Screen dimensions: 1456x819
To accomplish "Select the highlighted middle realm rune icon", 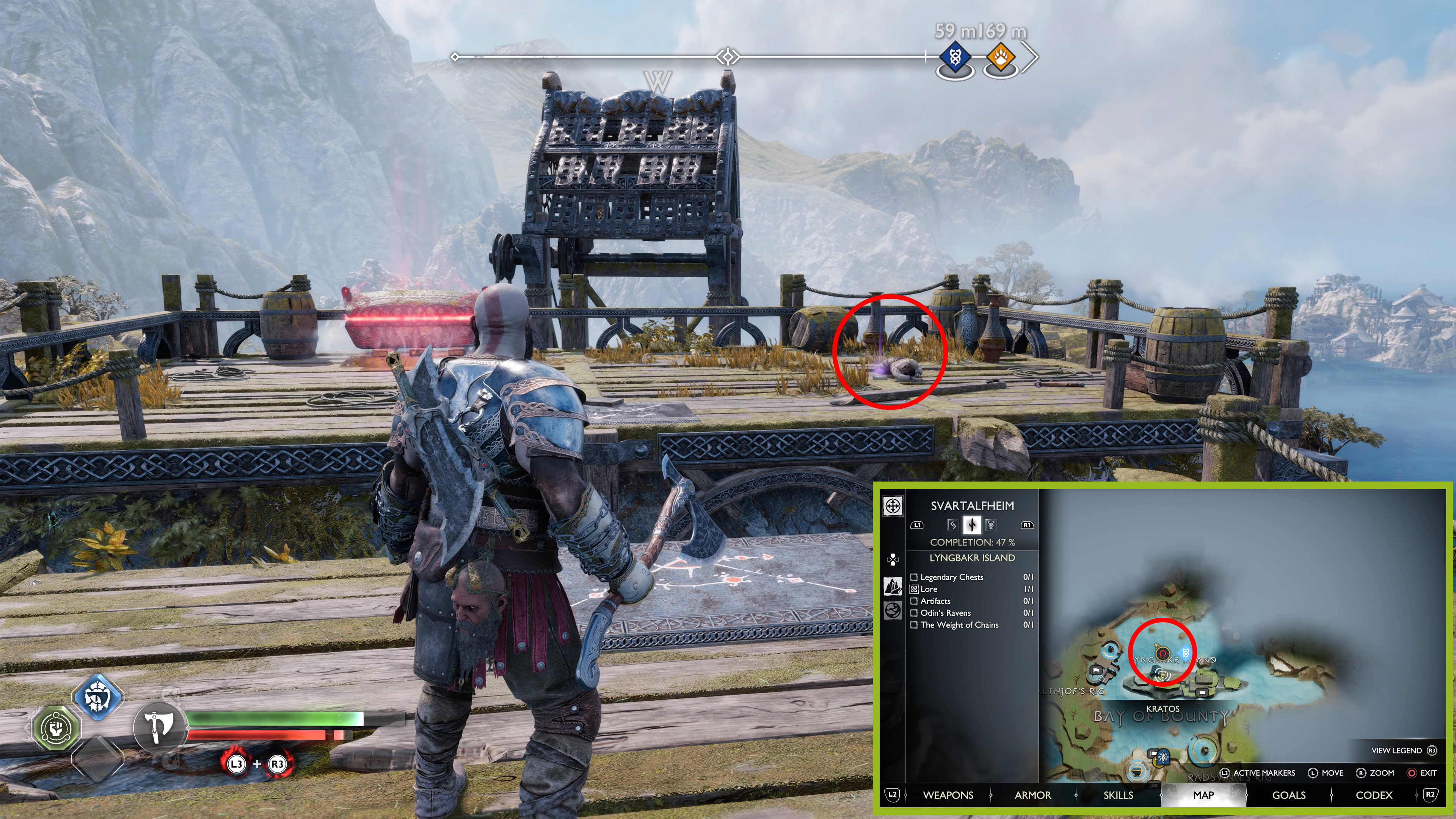I will [x=971, y=525].
